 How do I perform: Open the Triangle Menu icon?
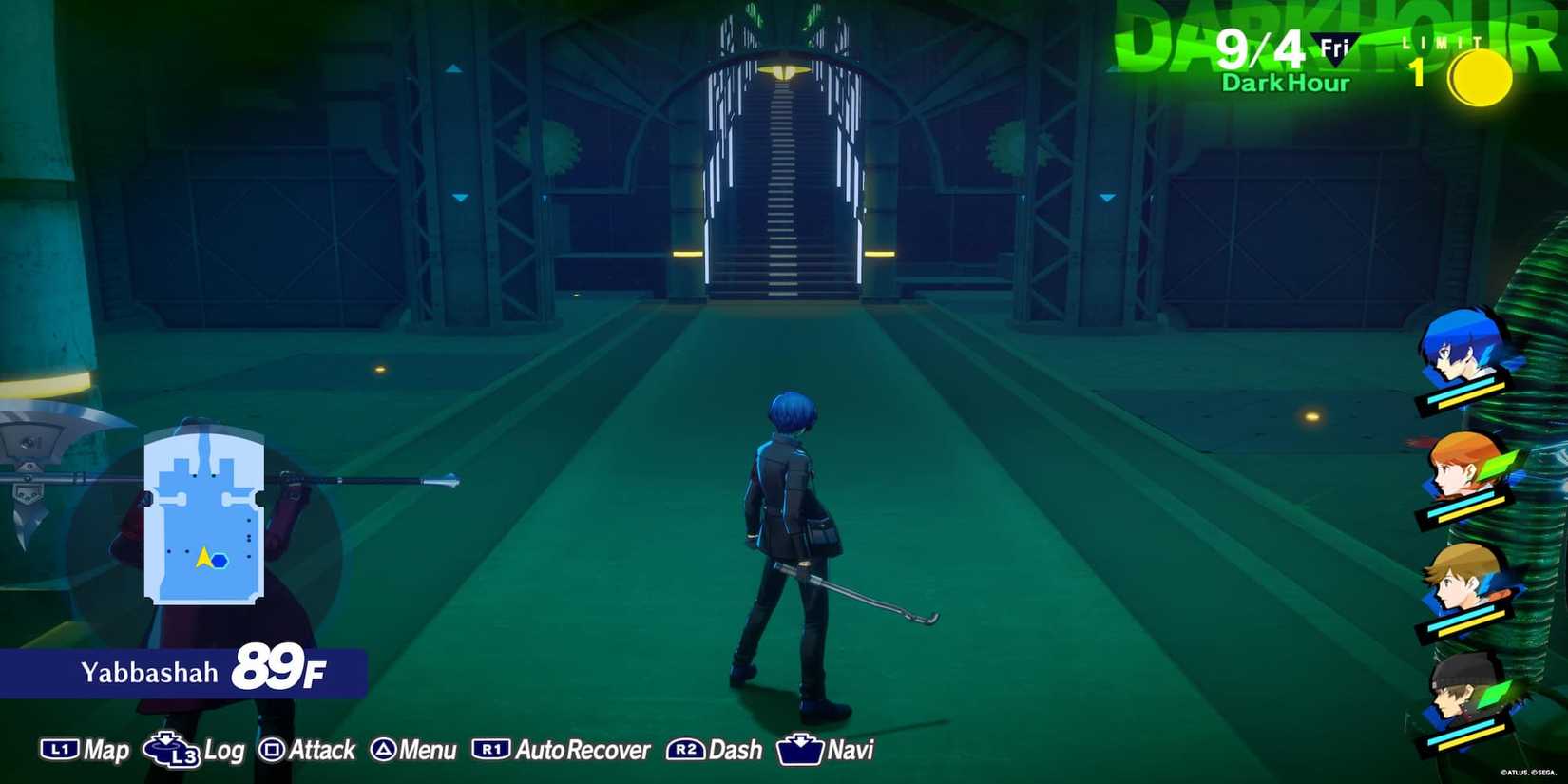[384, 750]
